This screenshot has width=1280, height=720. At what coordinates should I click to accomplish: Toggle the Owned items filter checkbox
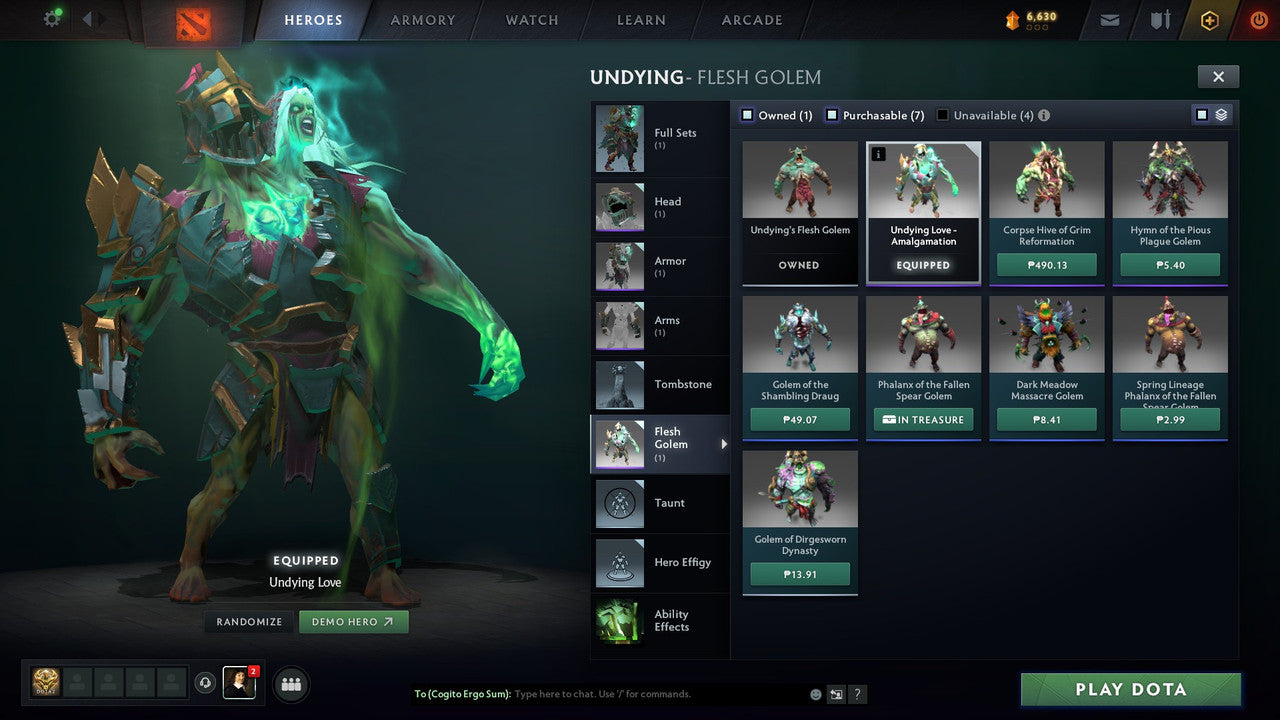click(746, 115)
